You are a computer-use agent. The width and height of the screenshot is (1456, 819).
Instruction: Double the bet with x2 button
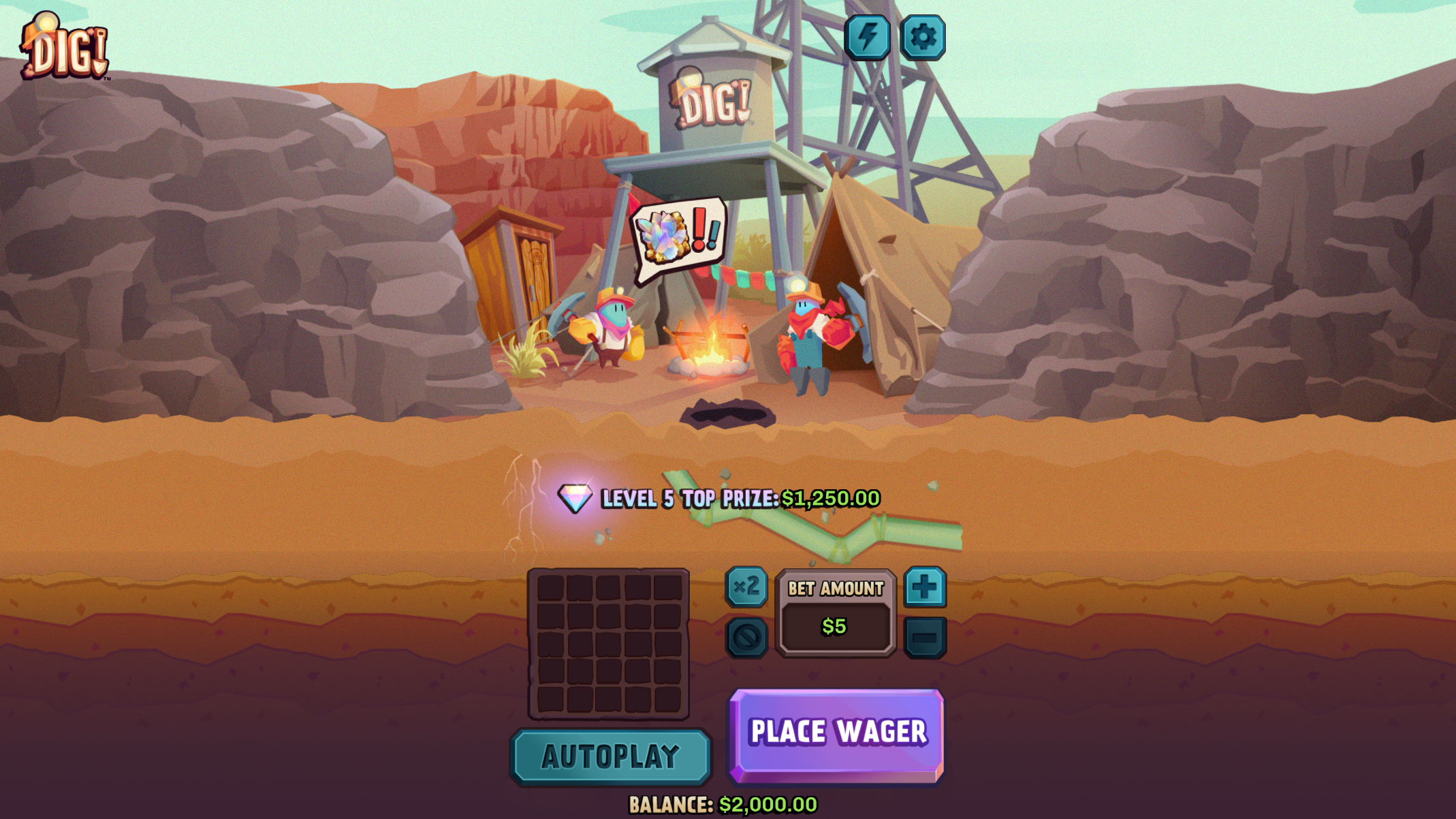[746, 586]
